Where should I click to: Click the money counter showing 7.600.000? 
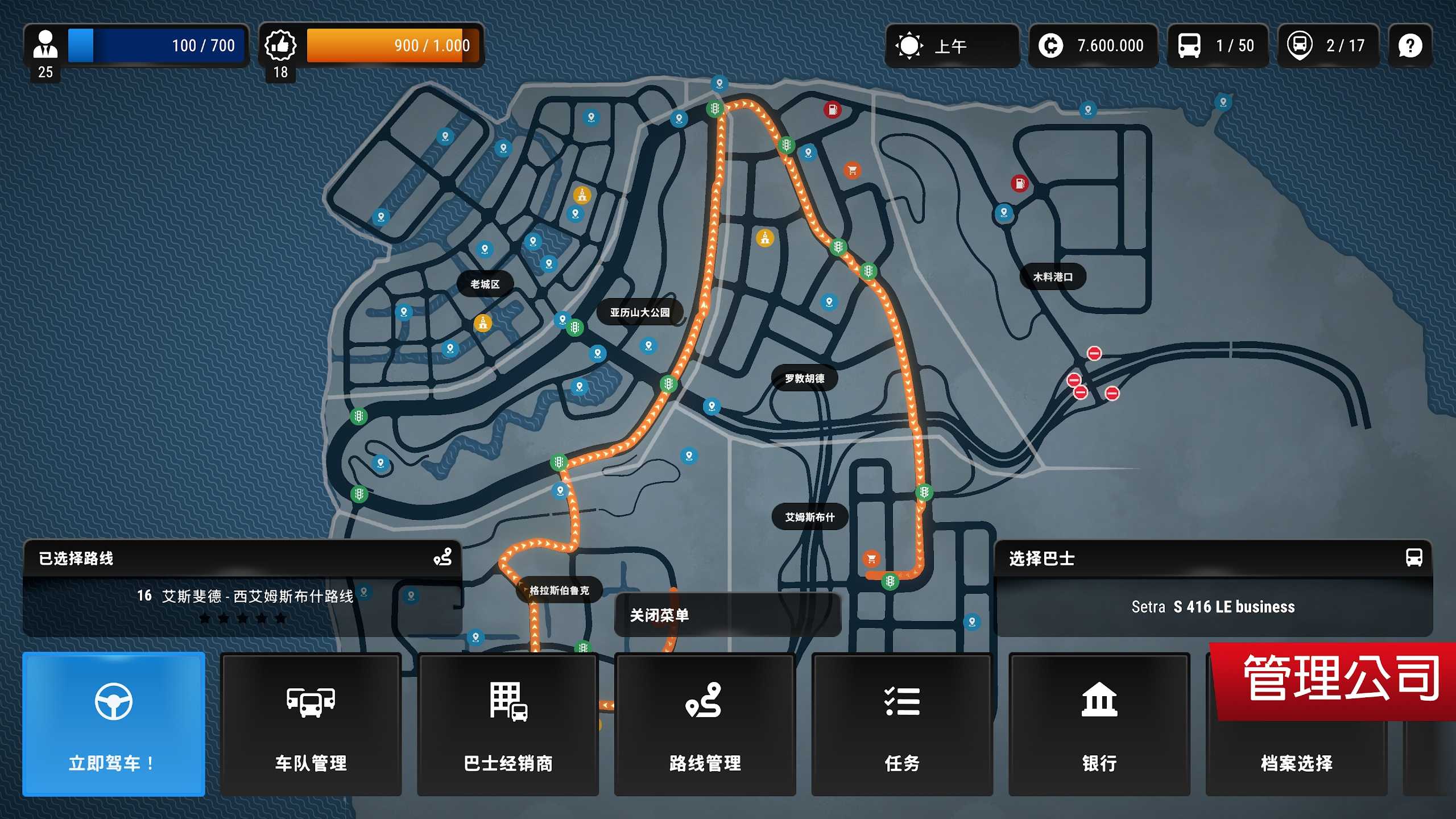[x=1092, y=45]
